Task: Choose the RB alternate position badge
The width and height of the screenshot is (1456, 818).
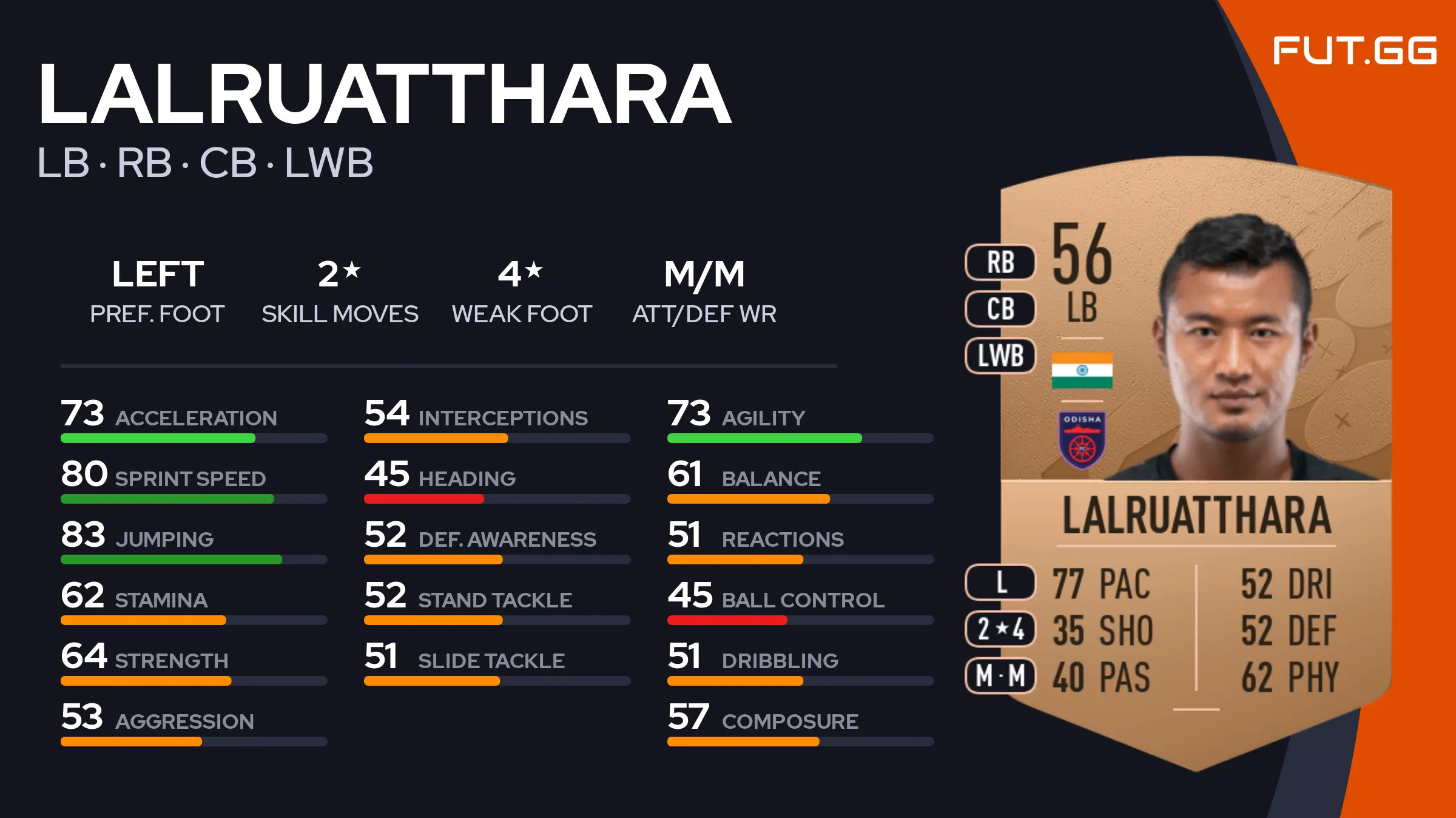Action: tap(1000, 263)
